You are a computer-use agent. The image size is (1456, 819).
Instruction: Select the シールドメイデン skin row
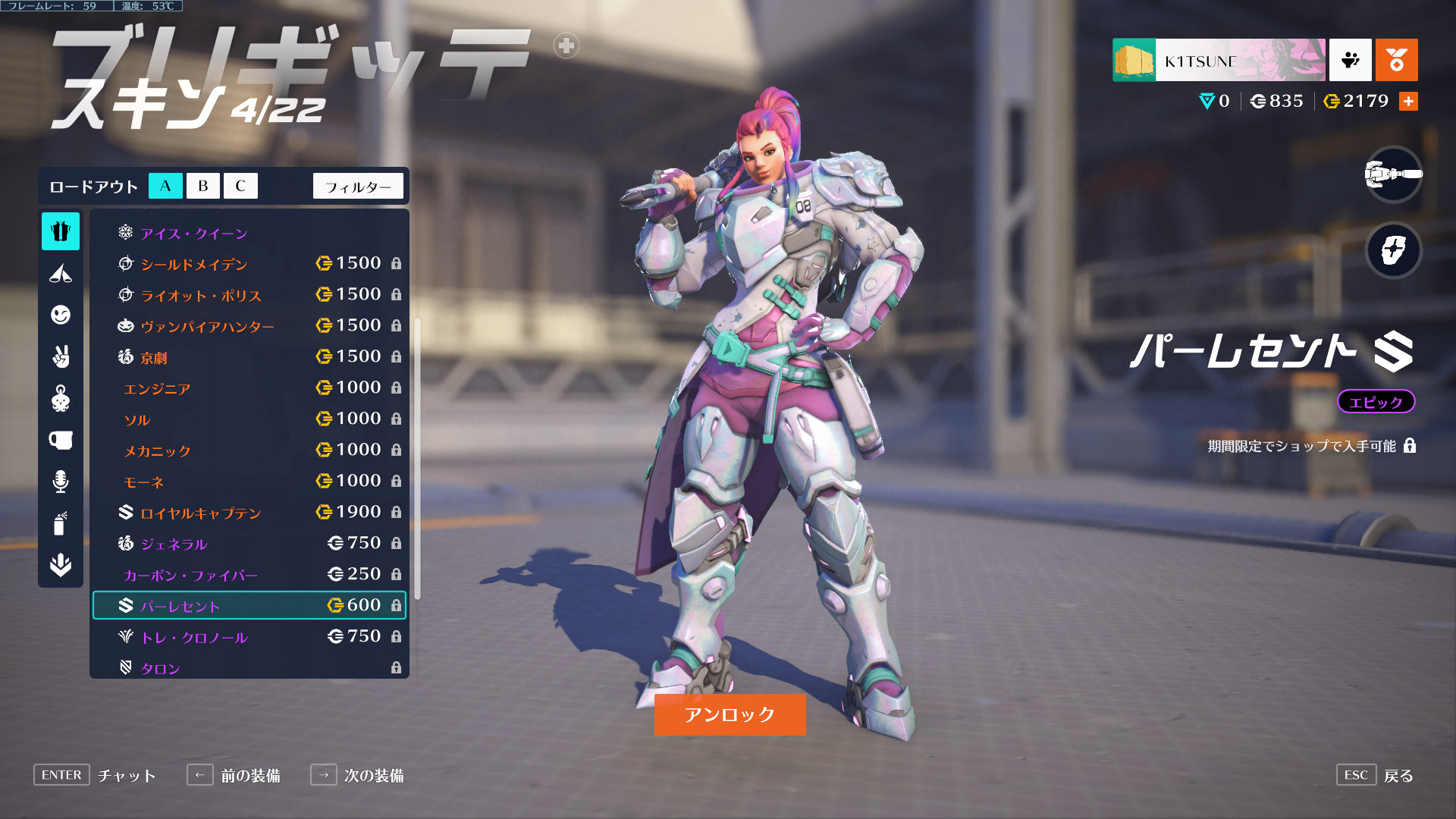(249, 264)
